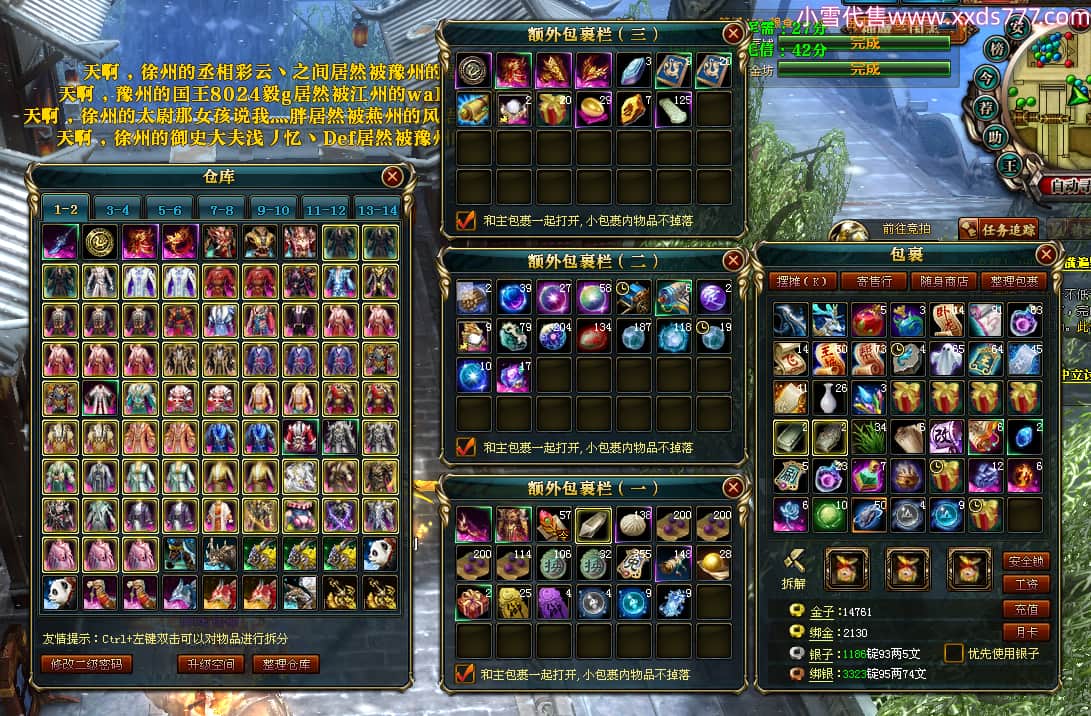This screenshot has height=716, width=1091.
Task: Open 摆摊（K）stall setup
Action: 803,282
